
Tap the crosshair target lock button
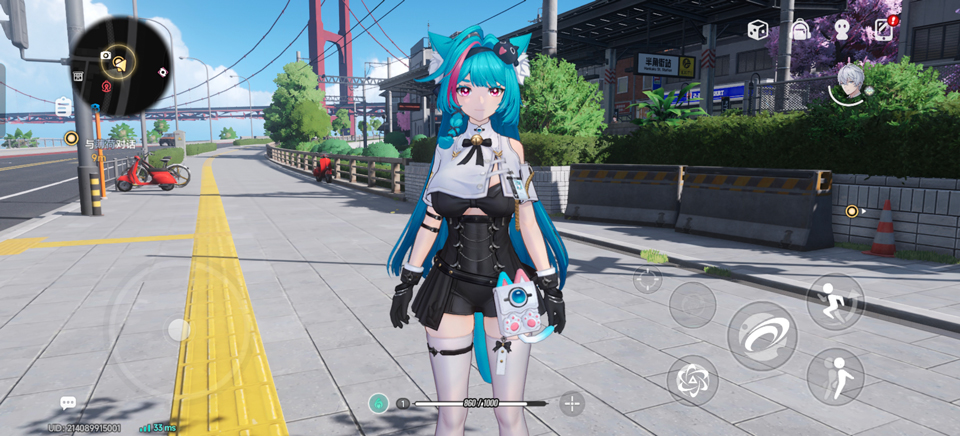click(648, 279)
